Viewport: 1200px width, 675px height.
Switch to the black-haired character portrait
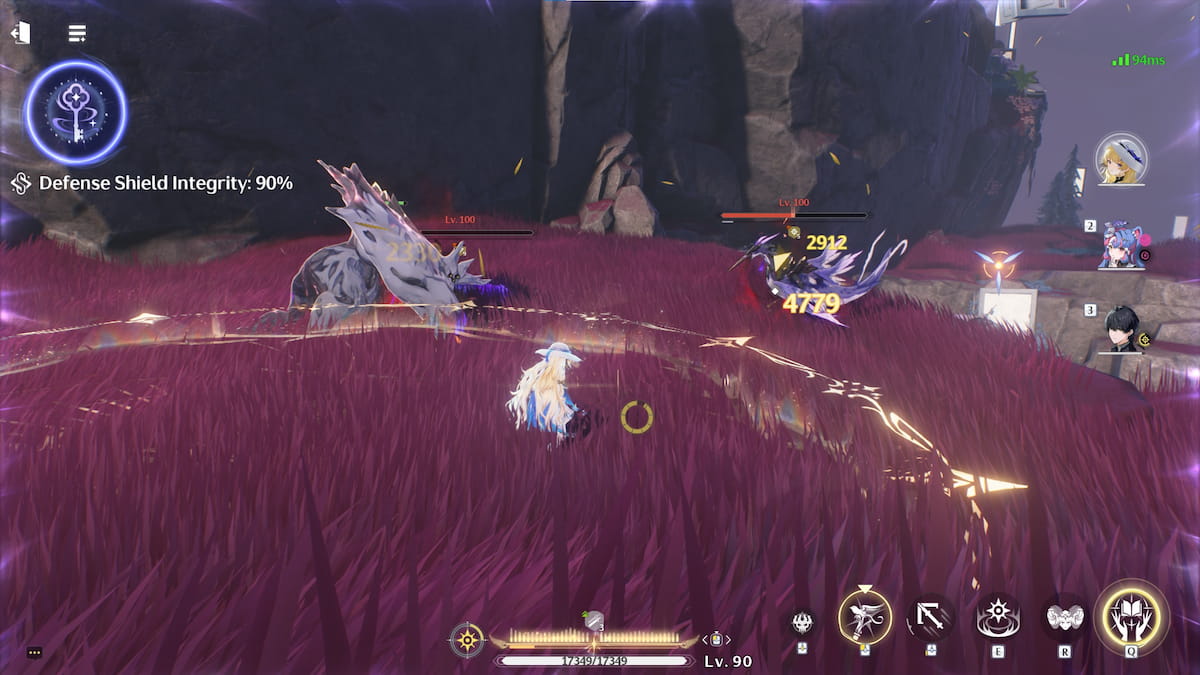click(1121, 330)
